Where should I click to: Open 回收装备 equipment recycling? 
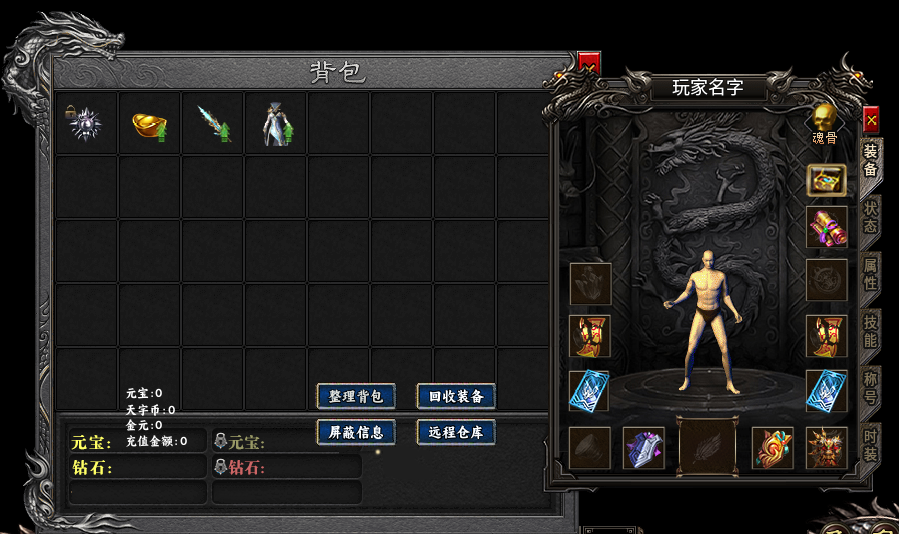[456, 396]
